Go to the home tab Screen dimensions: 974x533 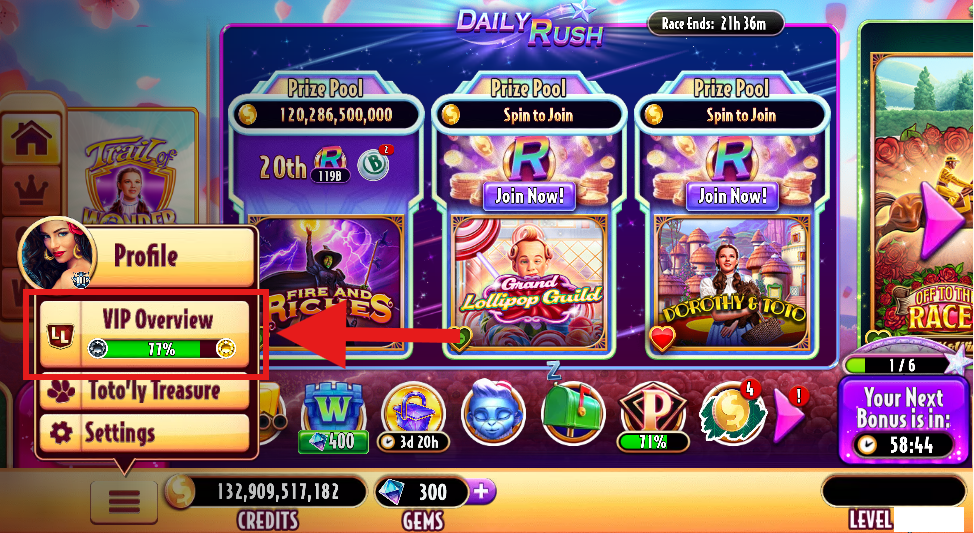point(31,141)
